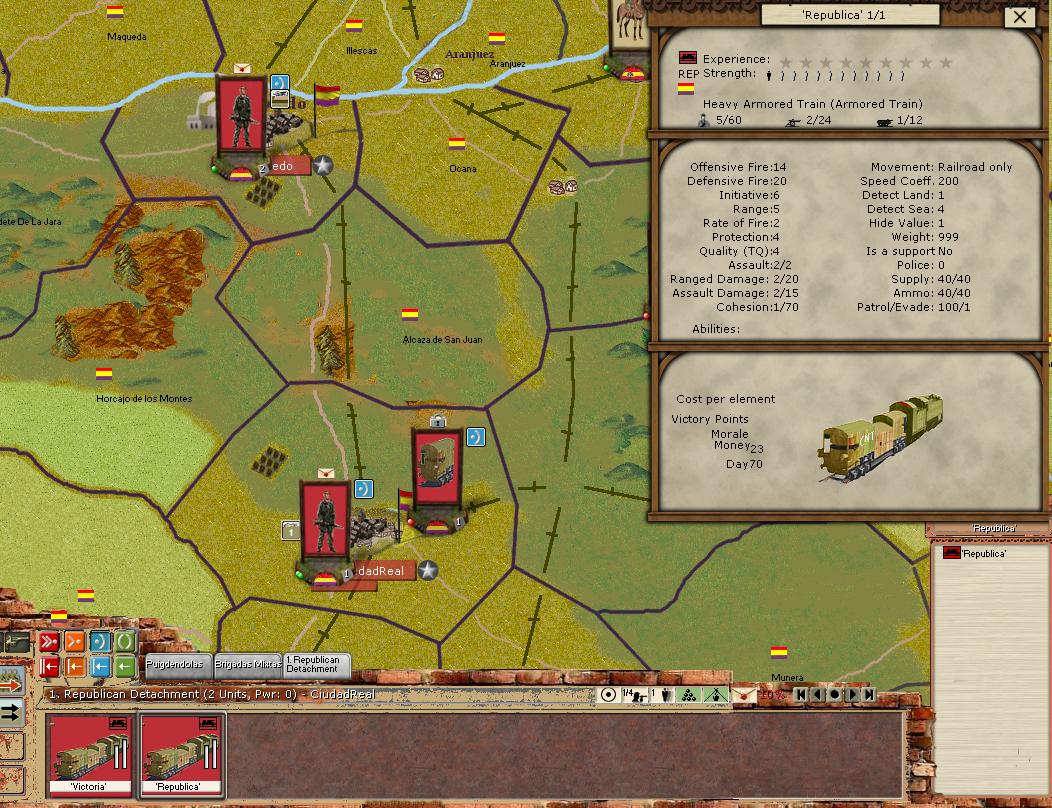1052x808 pixels.
Task: Click the cannonball pile supply icon
Action: point(689,695)
